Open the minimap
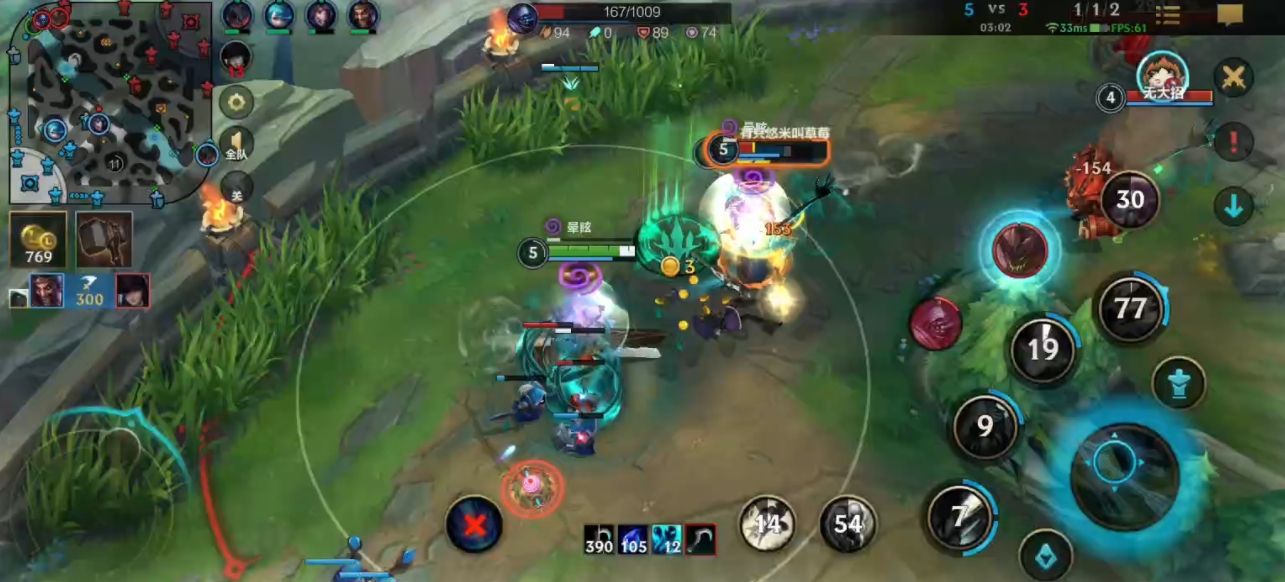The height and width of the screenshot is (582, 1285). (x=108, y=100)
